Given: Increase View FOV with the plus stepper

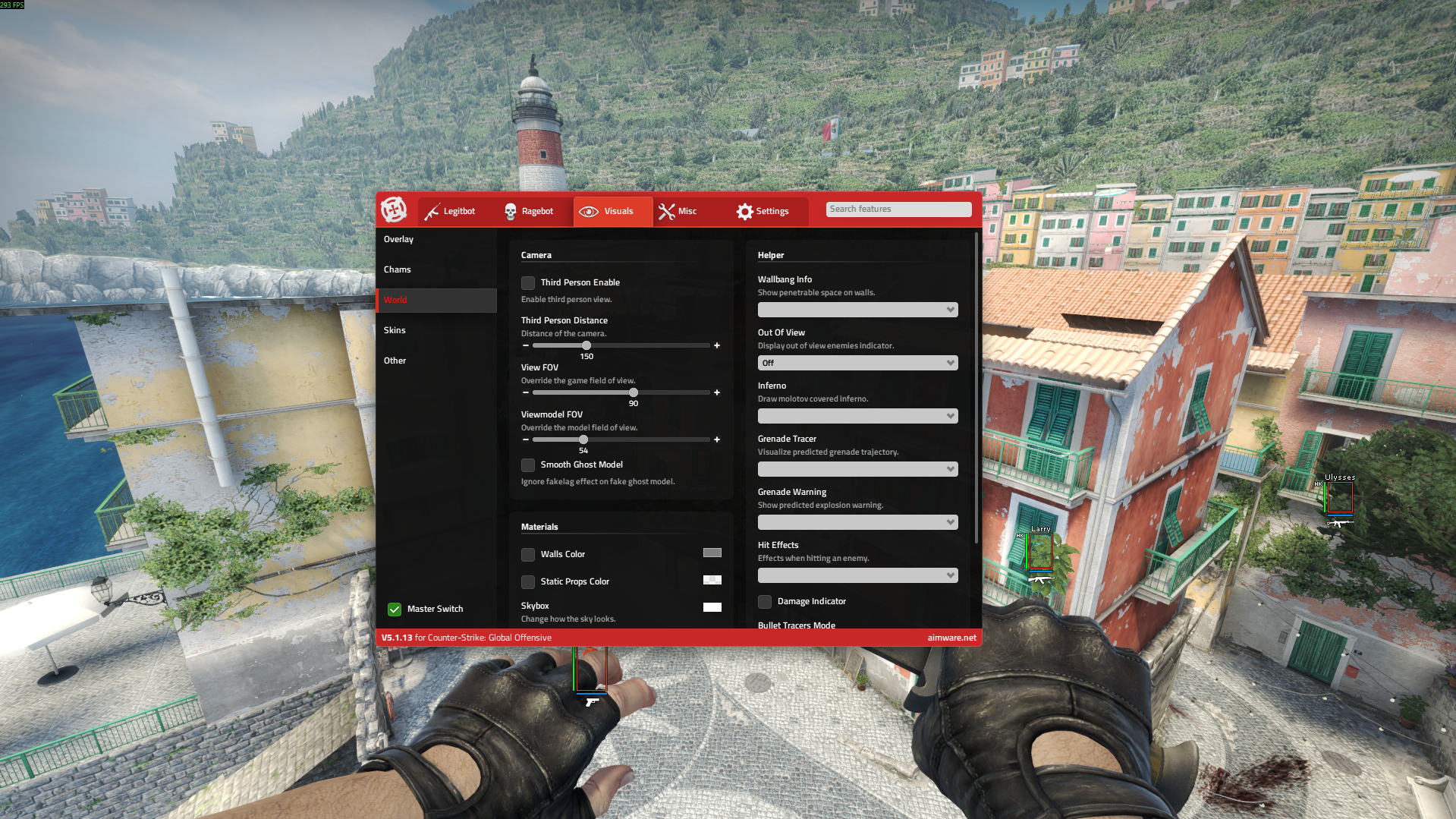Looking at the screenshot, I should tap(716, 392).
